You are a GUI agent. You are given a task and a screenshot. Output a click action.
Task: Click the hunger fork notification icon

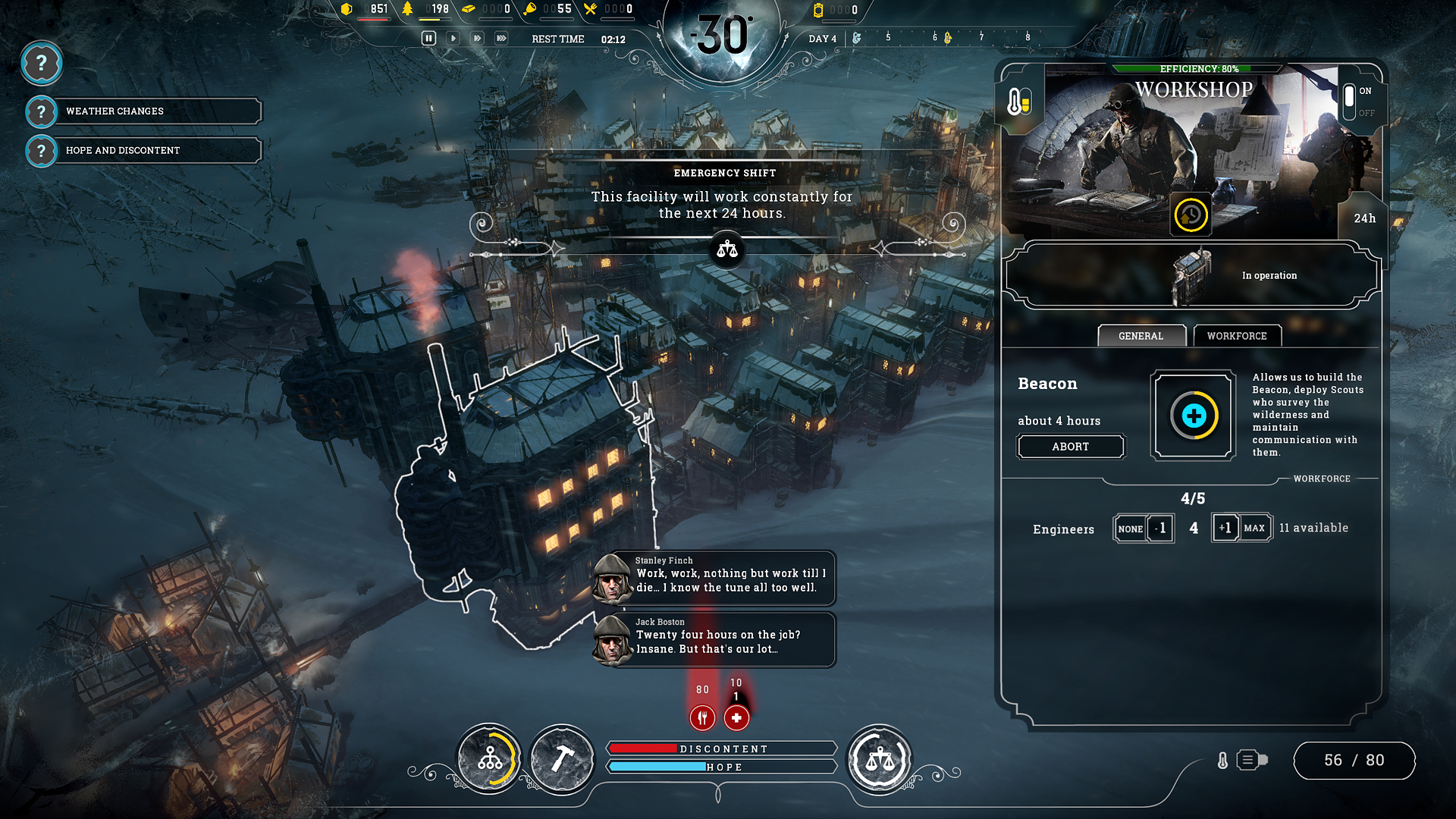[x=702, y=717]
